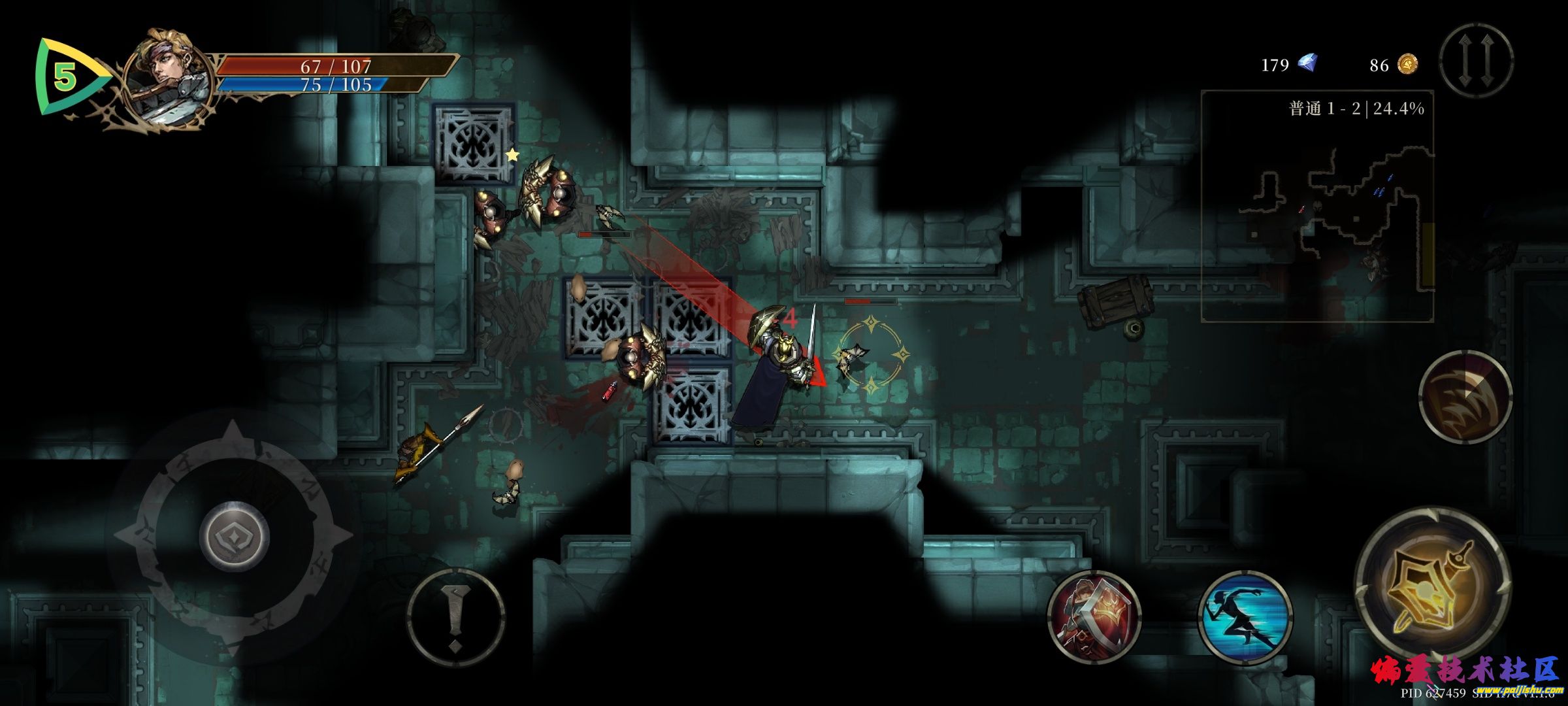Screen dimensions: 1568x706
Task: Pause the game with the top-right button
Action: pyautogui.click(x=1477, y=60)
